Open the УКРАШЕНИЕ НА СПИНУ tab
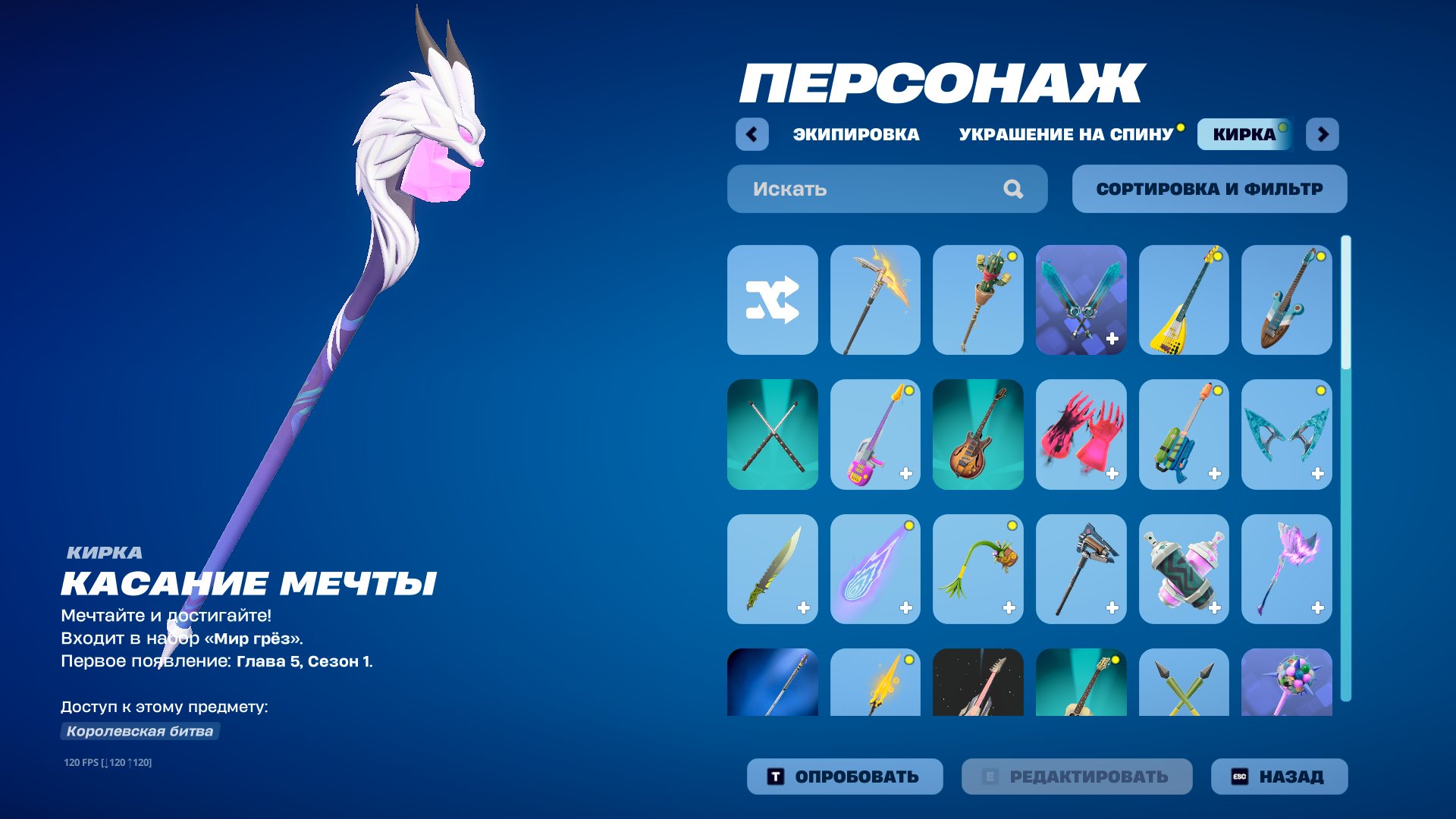Screen dimensions: 1456x819 1065,134
